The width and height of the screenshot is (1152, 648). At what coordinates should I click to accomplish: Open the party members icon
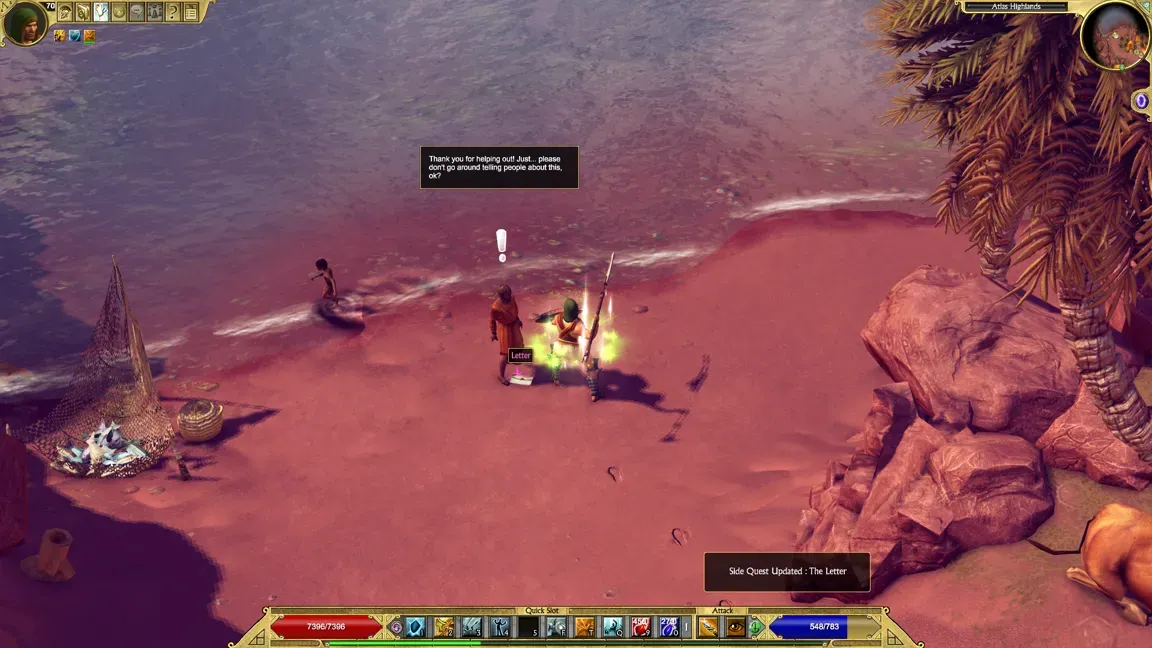click(155, 12)
